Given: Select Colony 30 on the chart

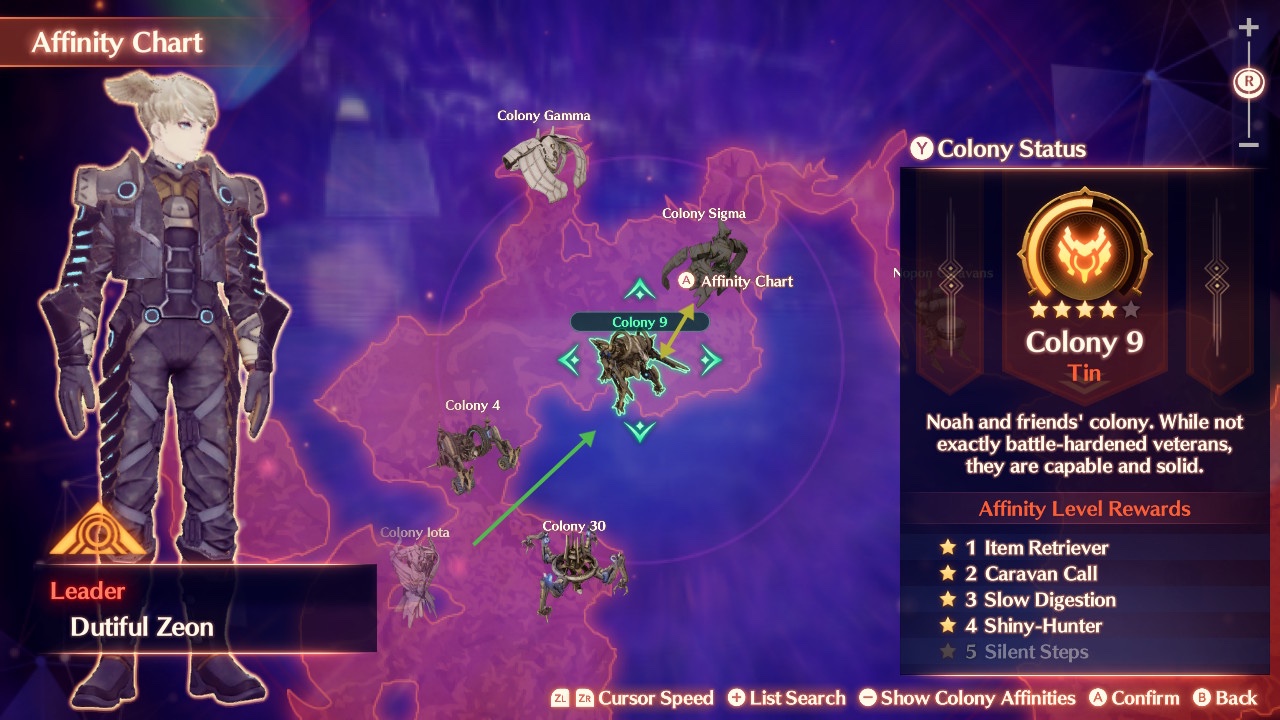Looking at the screenshot, I should pos(574,568).
